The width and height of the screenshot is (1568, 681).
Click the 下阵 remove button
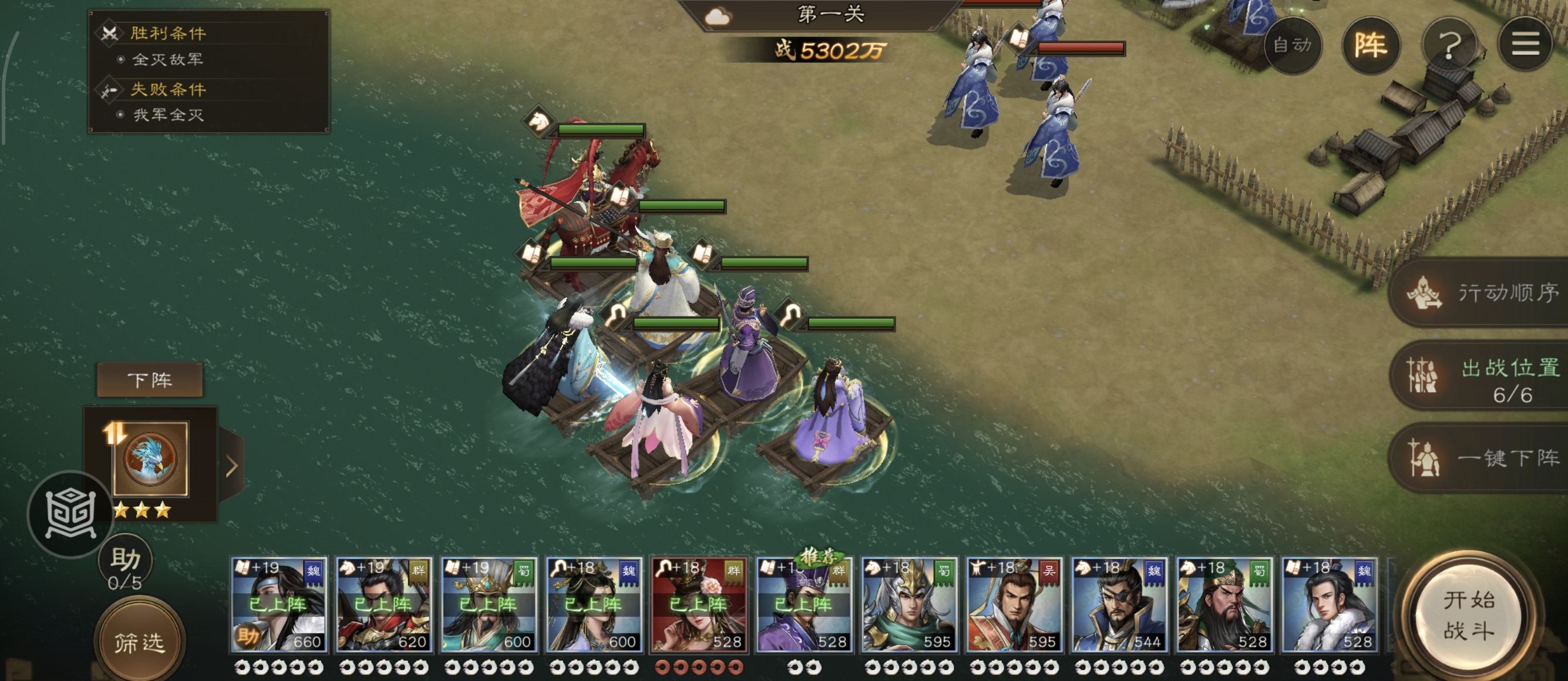click(x=150, y=380)
